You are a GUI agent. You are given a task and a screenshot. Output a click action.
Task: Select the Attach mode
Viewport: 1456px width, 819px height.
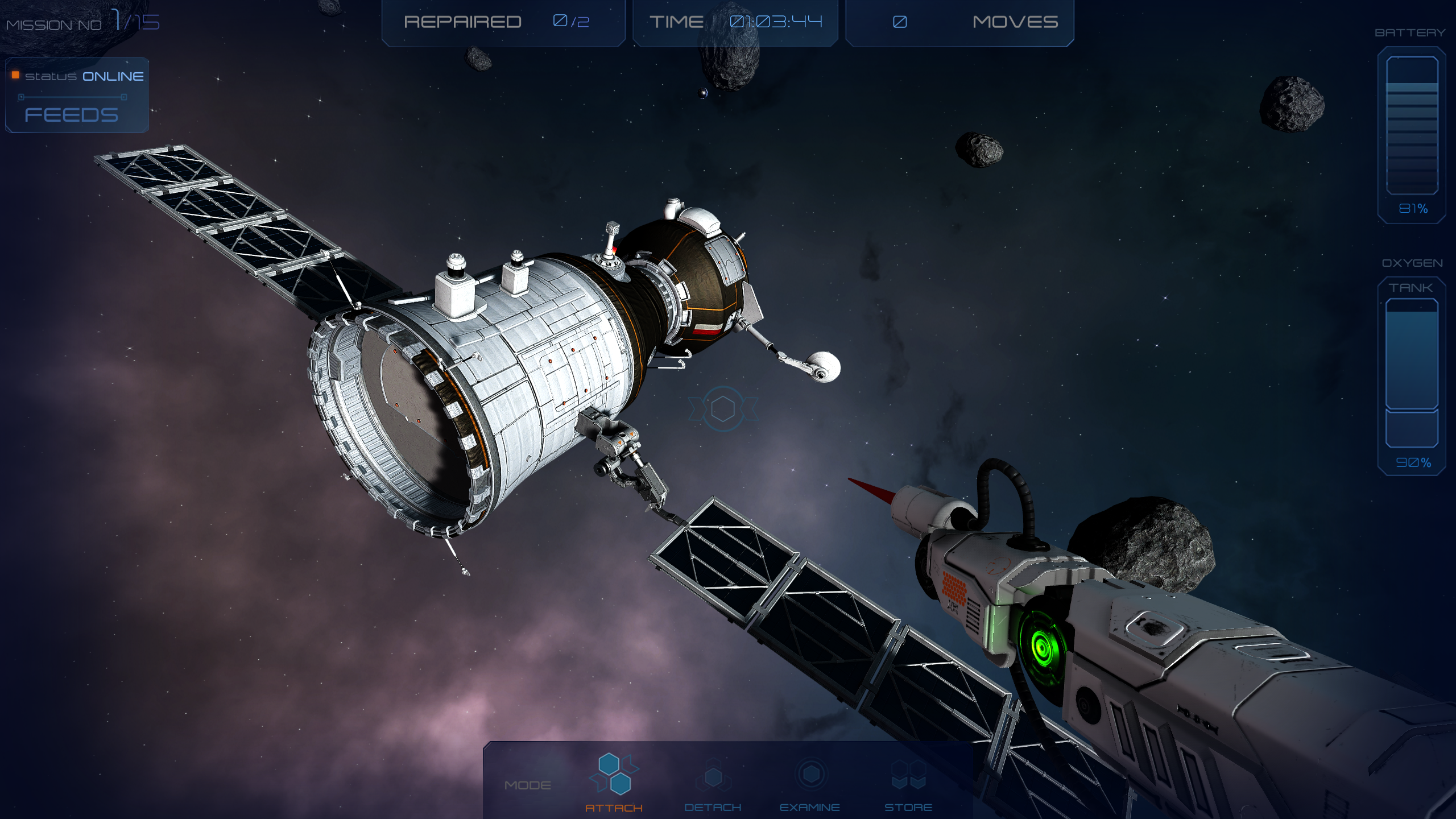tap(614, 782)
